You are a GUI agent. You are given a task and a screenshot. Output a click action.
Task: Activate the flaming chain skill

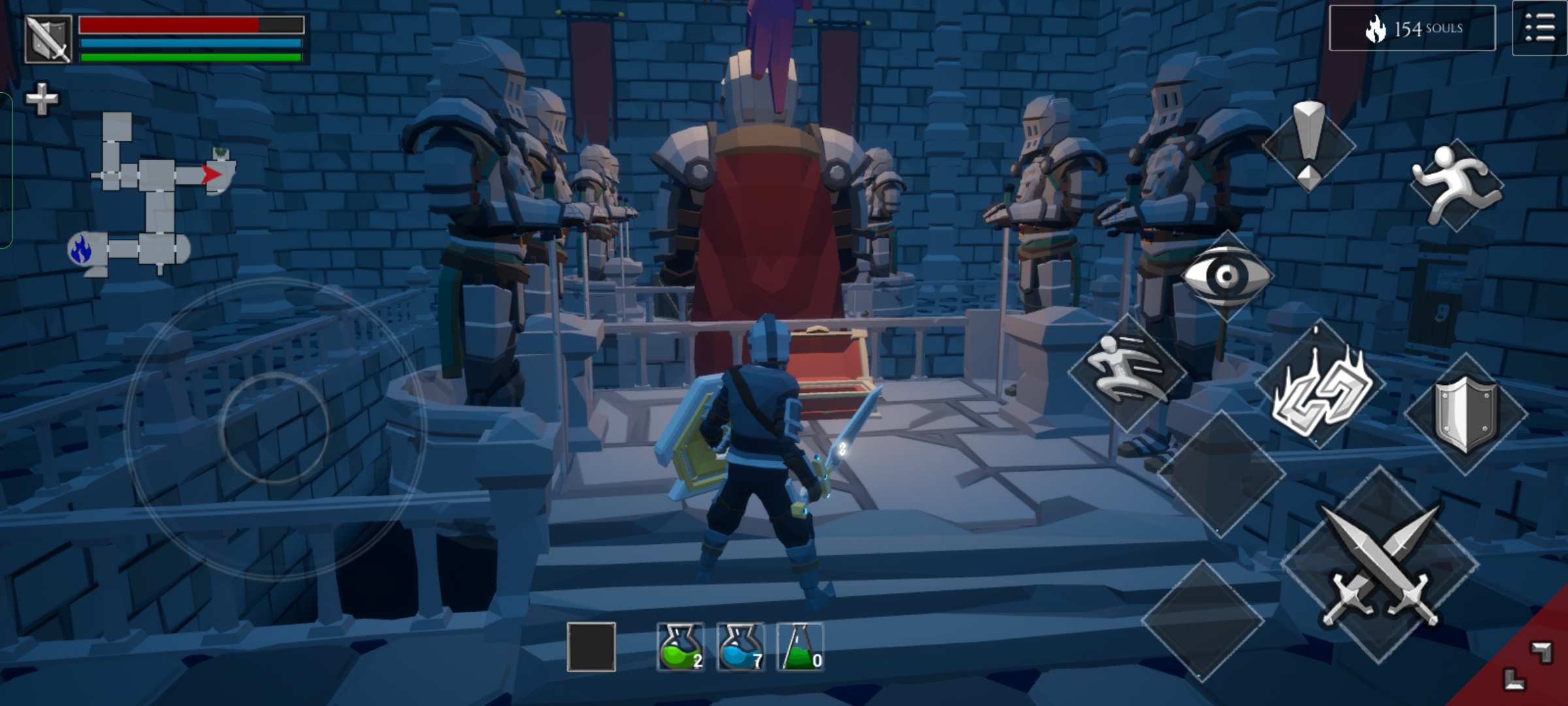pos(1319,387)
